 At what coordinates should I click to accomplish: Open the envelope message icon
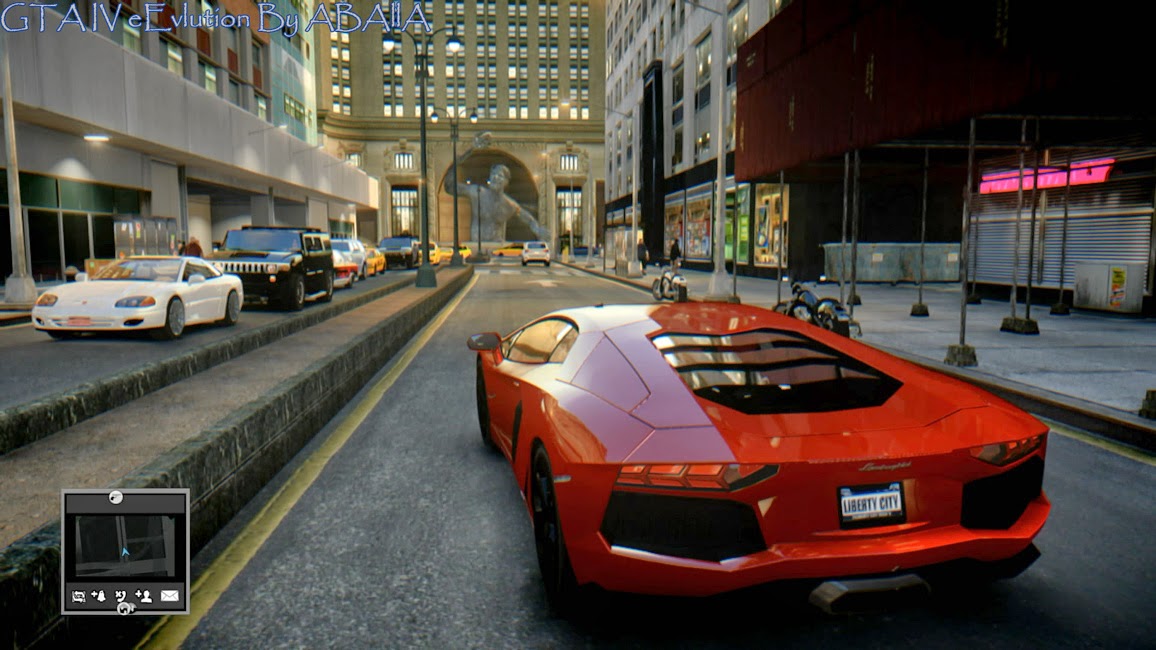pyautogui.click(x=170, y=596)
